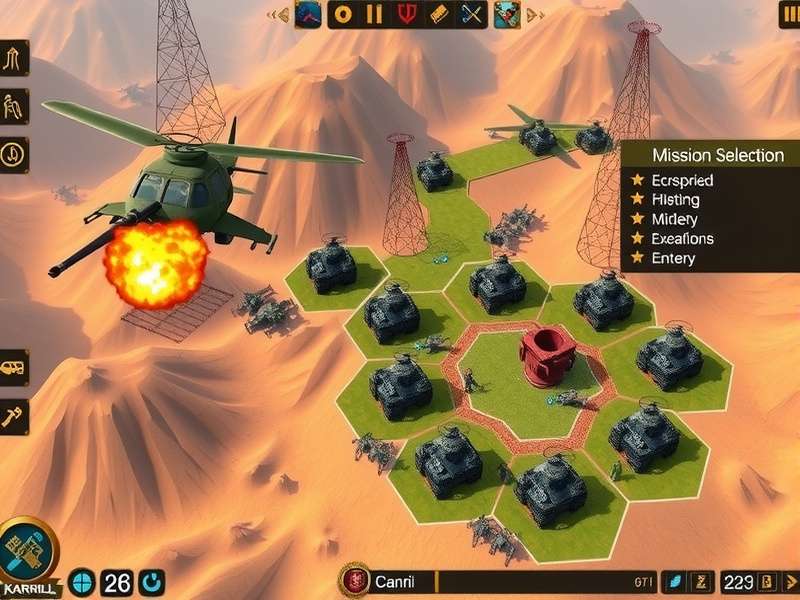Select the ticket-shaped toolbar icon
Screen dimensions: 800x600
tap(438, 13)
